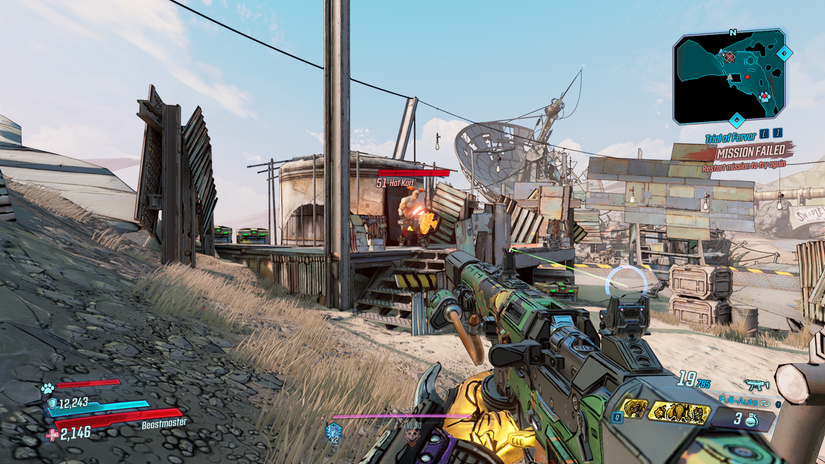
Task: Click the equipped weapon type icon
Action: [x=755, y=384]
